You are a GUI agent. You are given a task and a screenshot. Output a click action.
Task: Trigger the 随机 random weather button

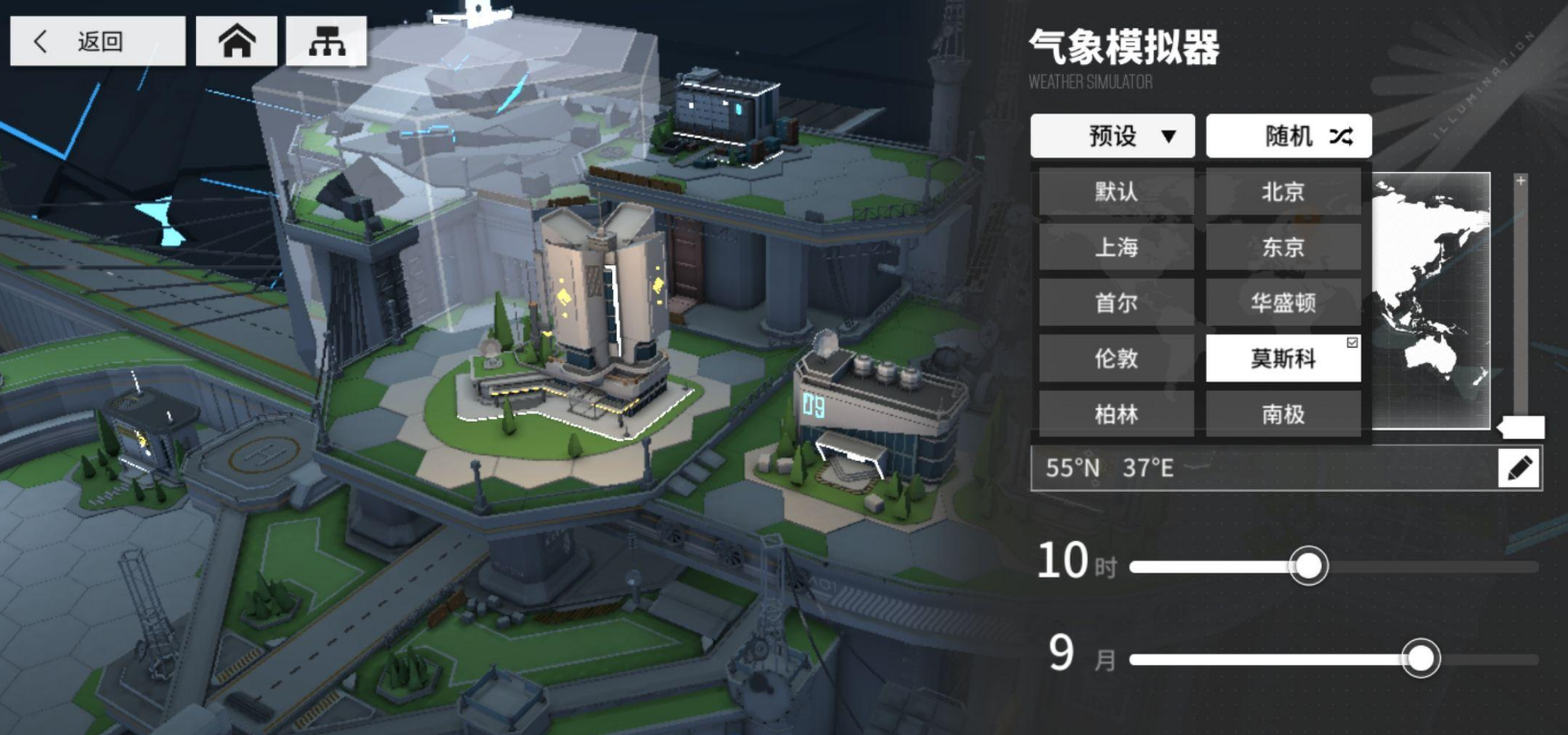coord(1288,135)
